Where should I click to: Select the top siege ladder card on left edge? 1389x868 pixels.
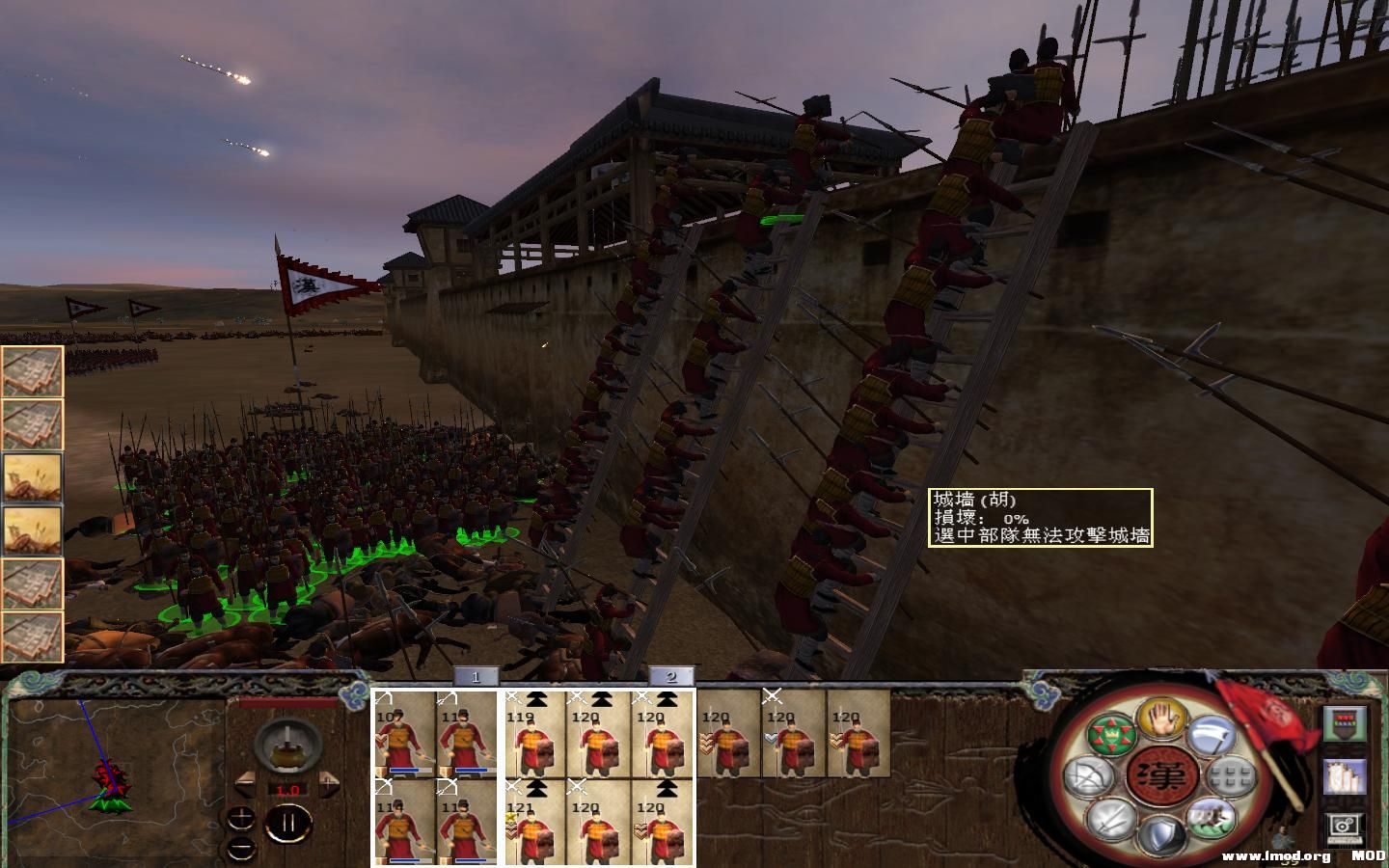(x=32, y=371)
